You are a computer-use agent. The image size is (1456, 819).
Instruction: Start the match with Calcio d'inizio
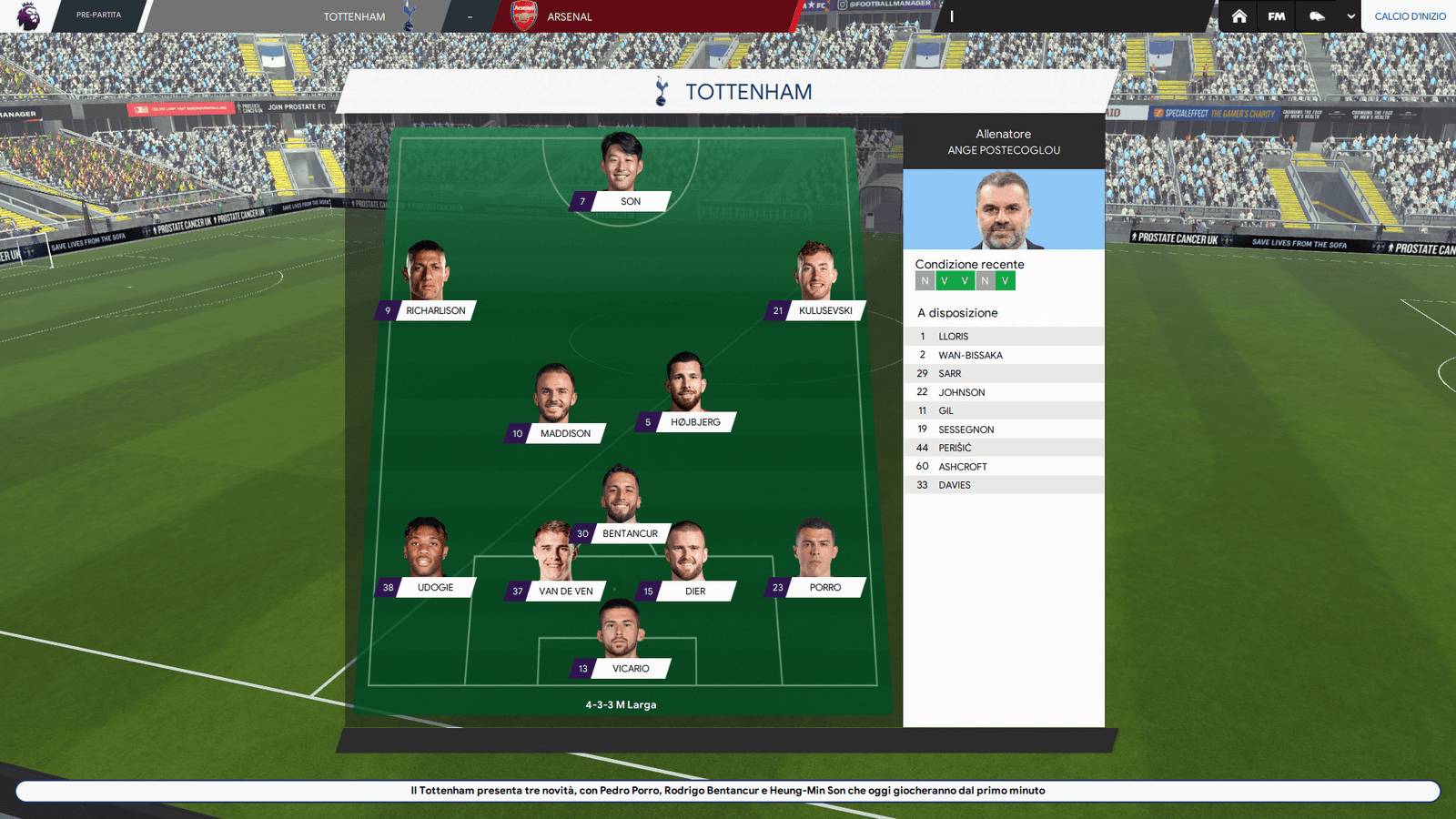[x=1410, y=16]
